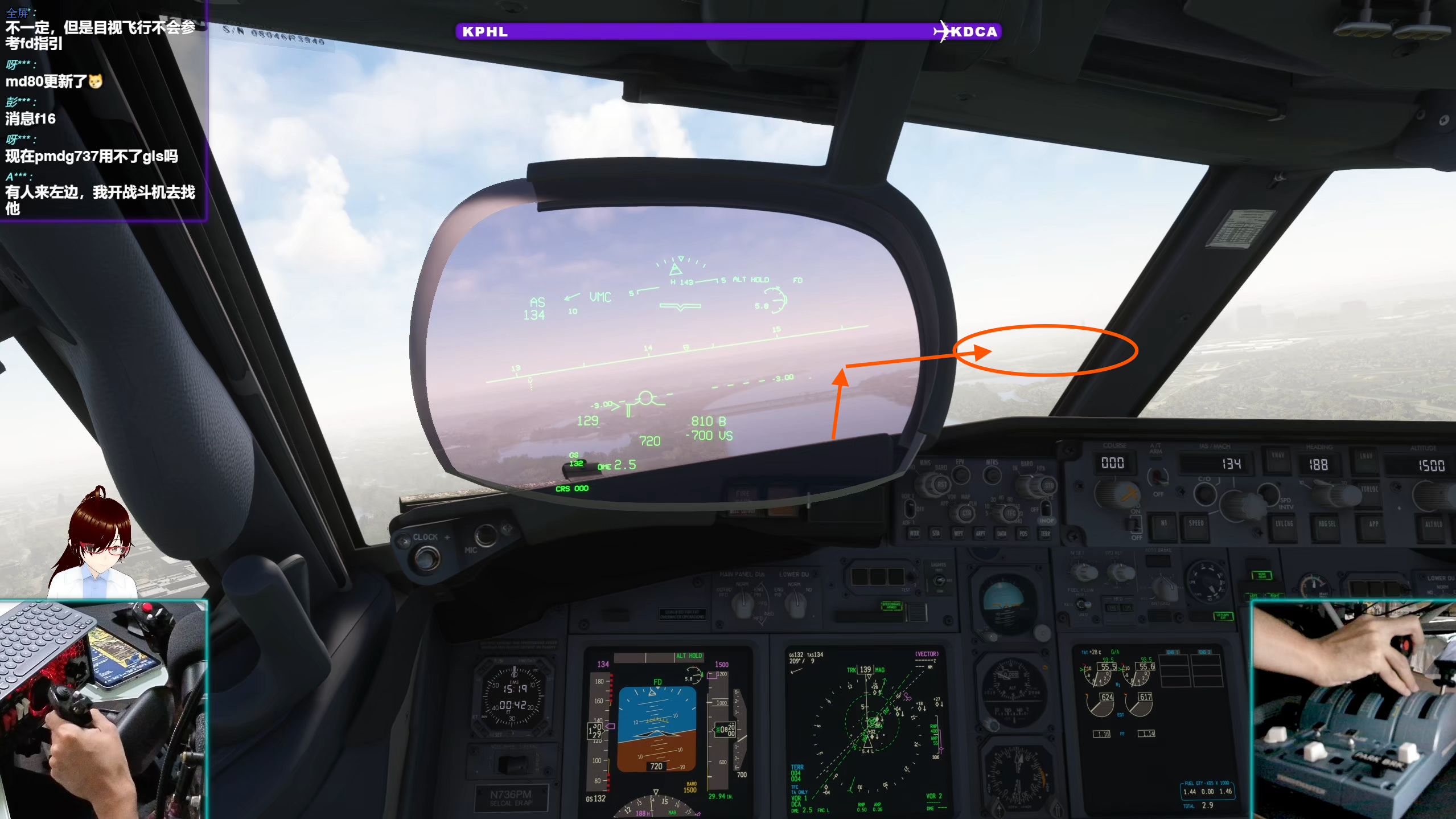Toggle the ALT HLD button
The width and height of the screenshot is (1456, 819).
(x=1433, y=525)
